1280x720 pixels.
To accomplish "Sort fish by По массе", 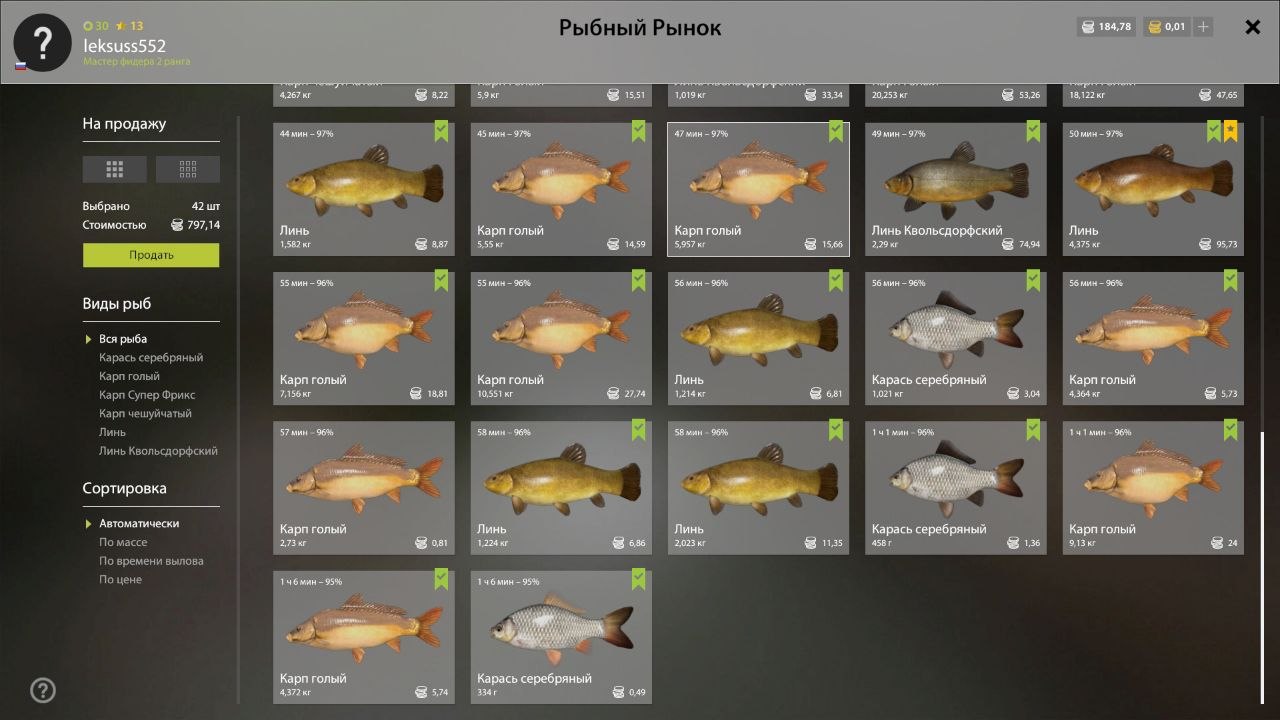I will [x=123, y=542].
